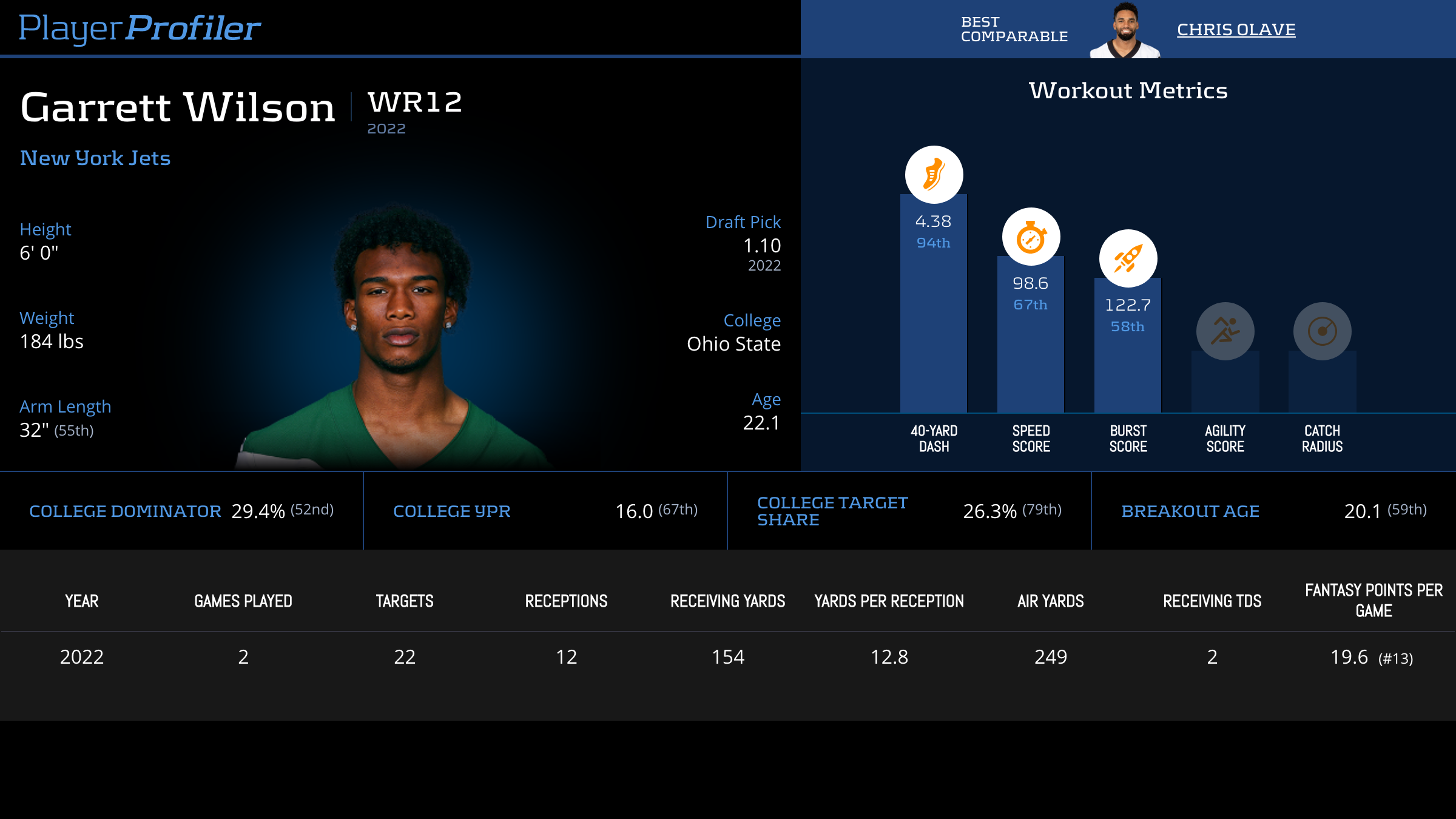
Task: Select the 40-yard dash shoe icon
Action: pyautogui.click(x=934, y=175)
